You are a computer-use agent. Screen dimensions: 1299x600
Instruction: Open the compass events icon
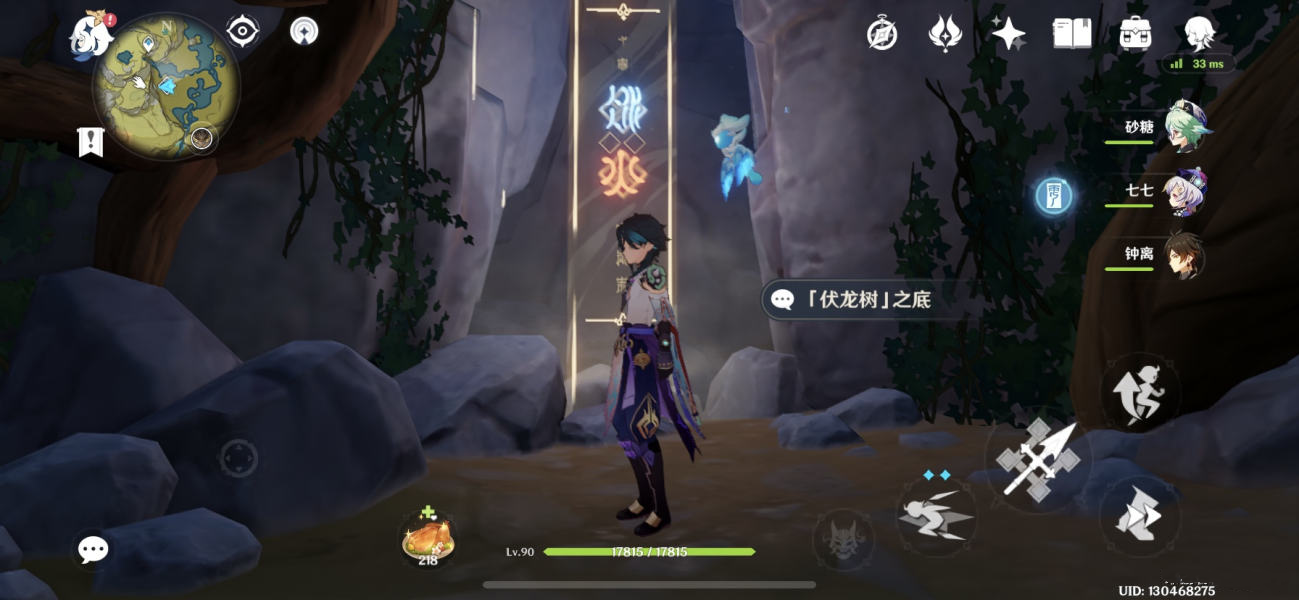(882, 34)
